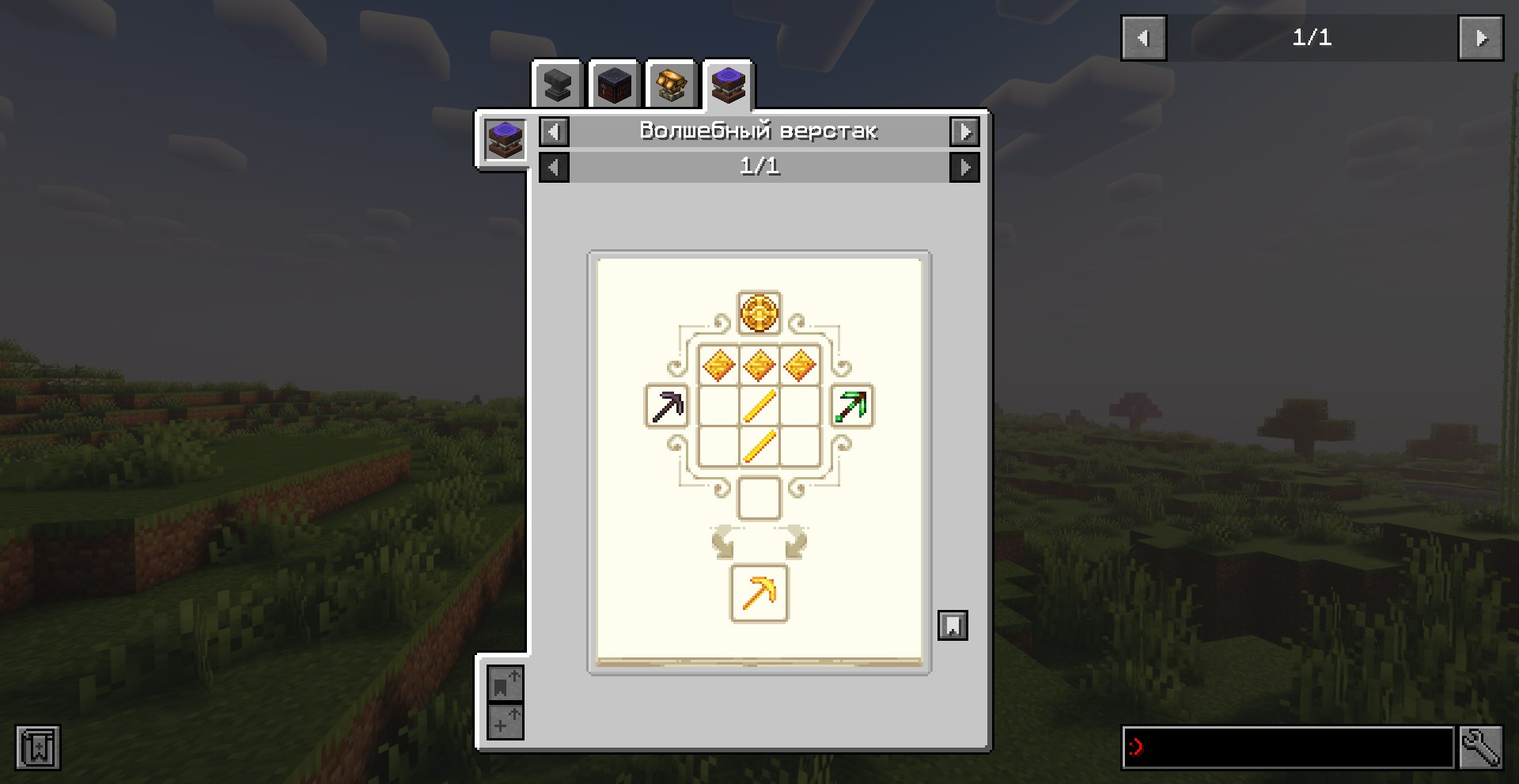Open the dark cube block recipe tab
Viewport: 1519px width, 784px height.
614,85
